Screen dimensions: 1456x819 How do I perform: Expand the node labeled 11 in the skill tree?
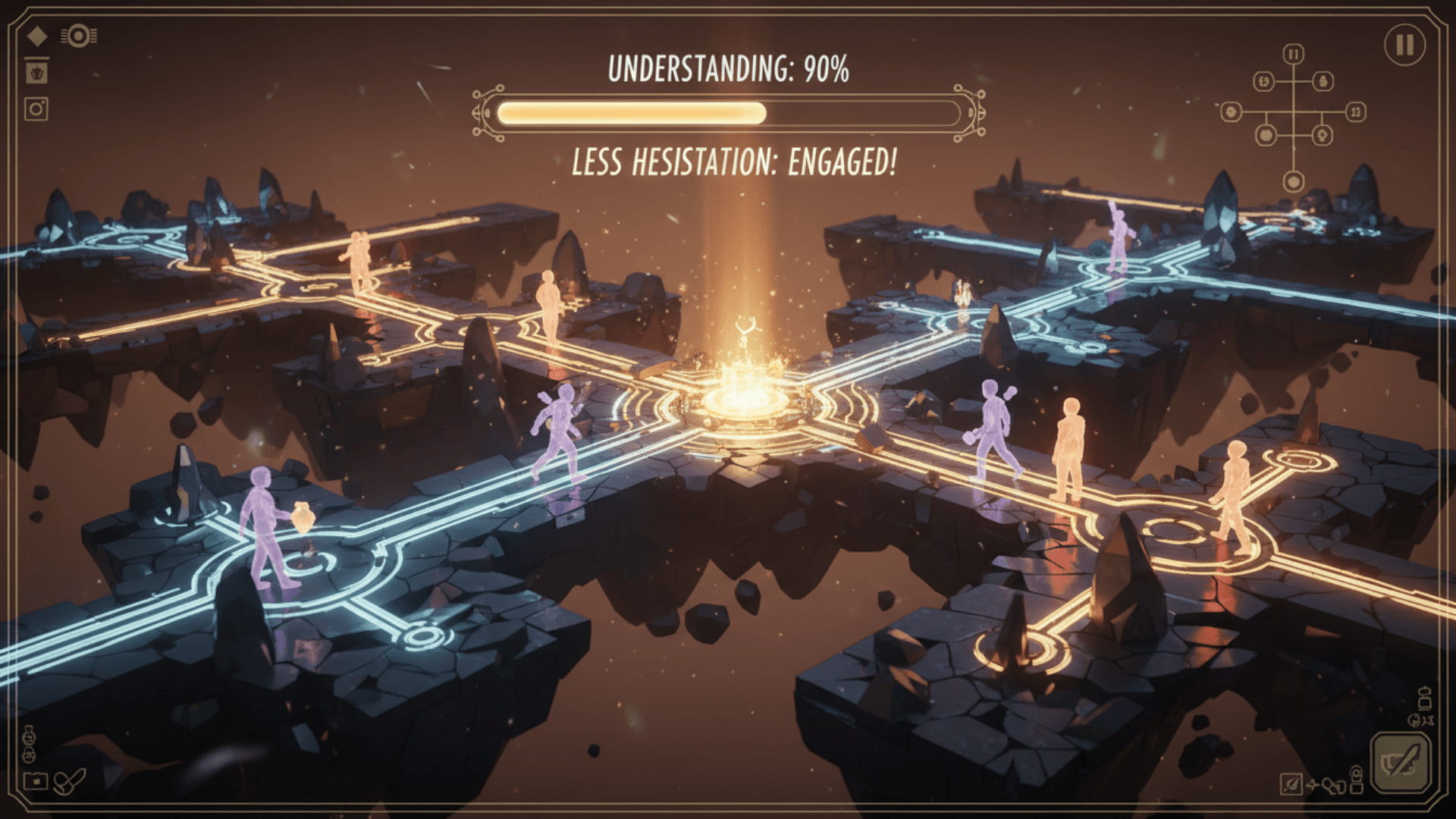[x=1293, y=54]
